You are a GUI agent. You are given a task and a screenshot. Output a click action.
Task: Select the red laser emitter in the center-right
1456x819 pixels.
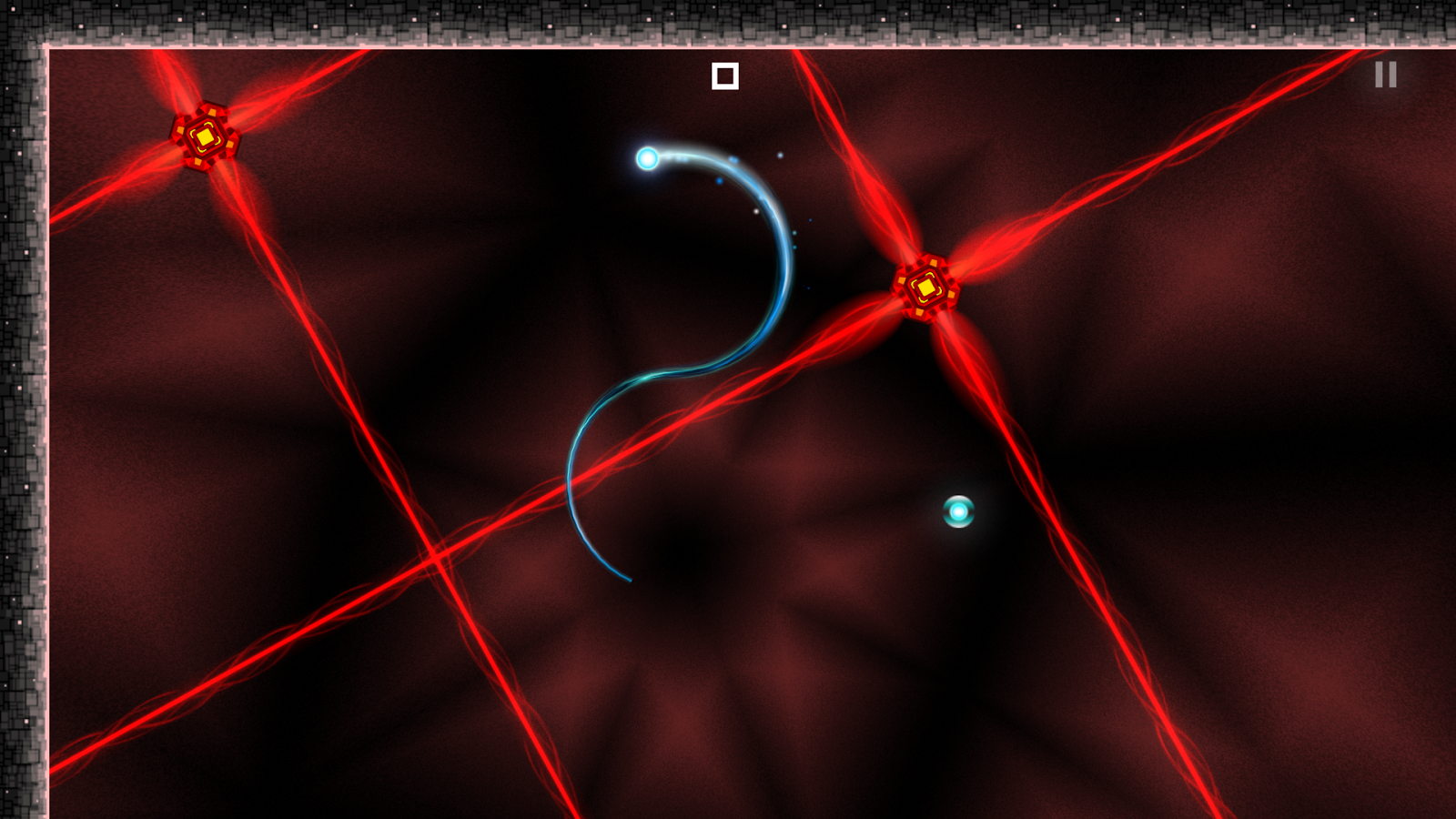click(x=925, y=288)
